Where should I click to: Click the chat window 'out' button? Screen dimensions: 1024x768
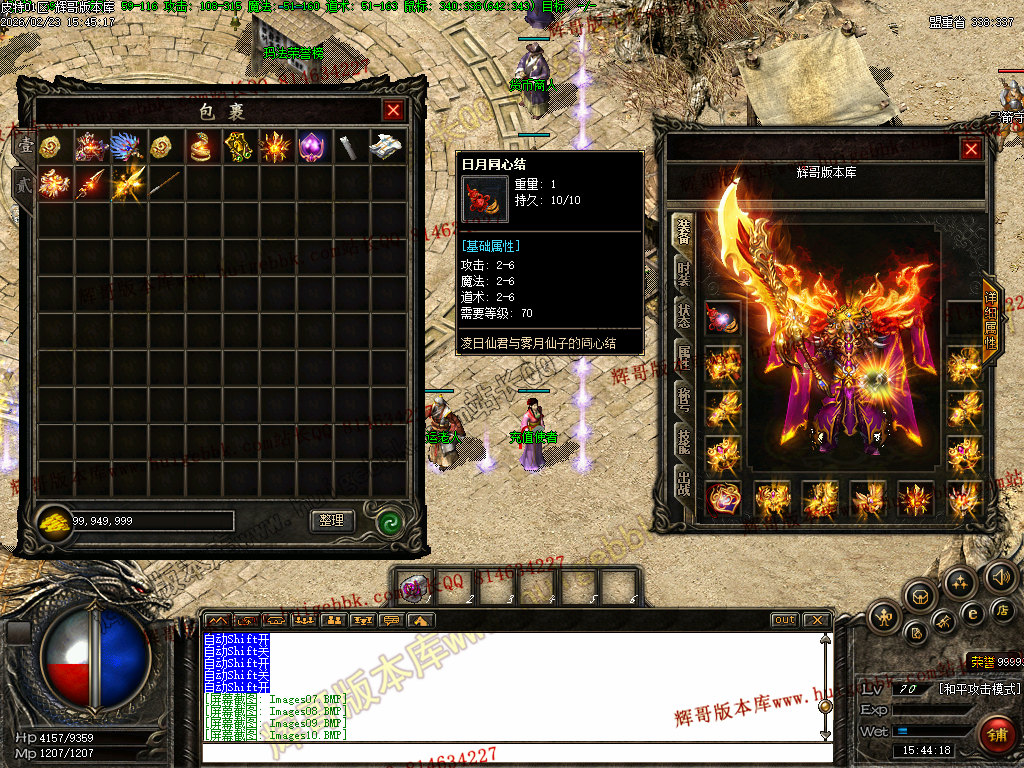click(x=785, y=621)
